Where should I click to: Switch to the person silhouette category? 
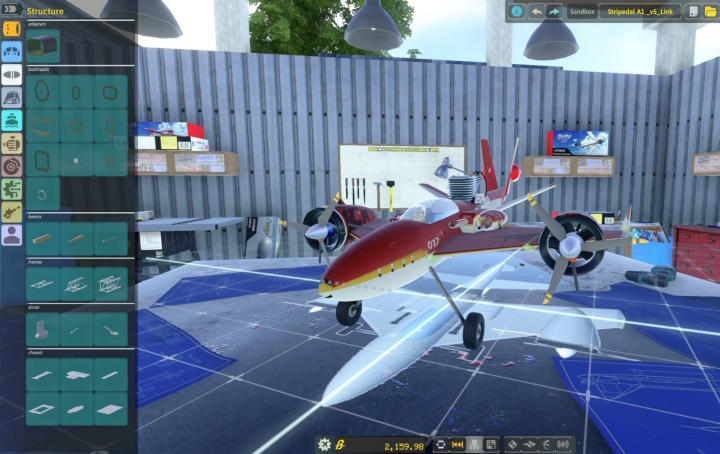12,235
